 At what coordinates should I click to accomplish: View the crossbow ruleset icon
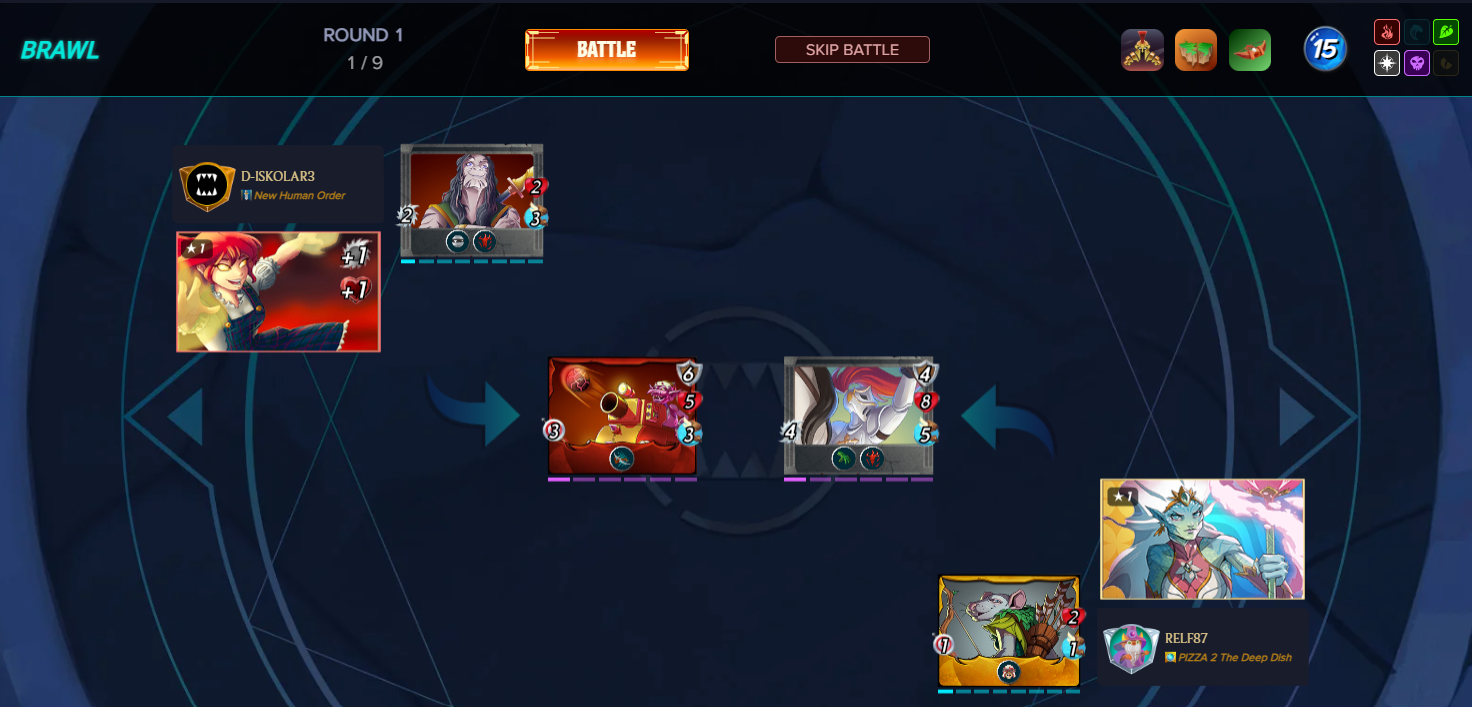[x=1250, y=50]
